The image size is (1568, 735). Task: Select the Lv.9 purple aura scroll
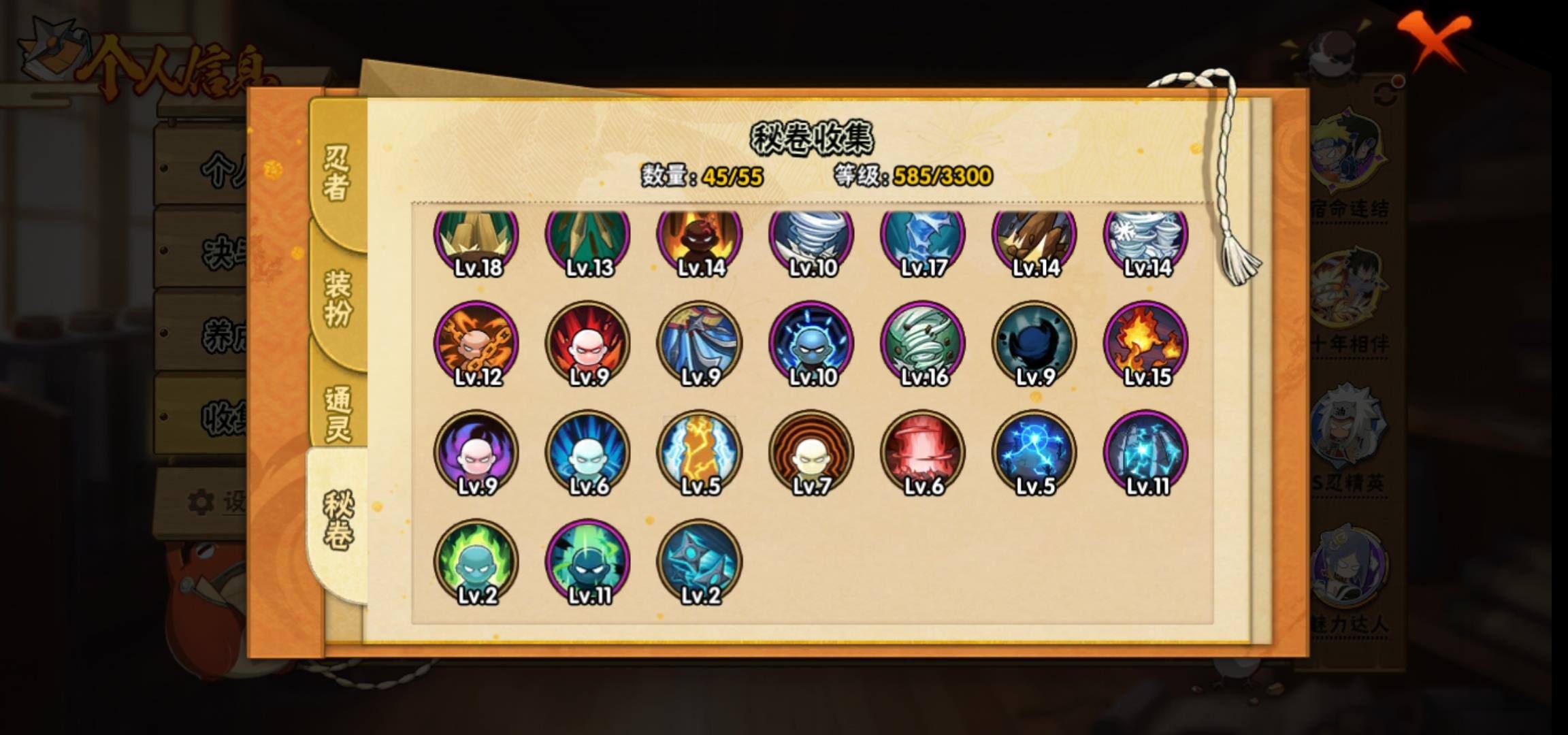[x=476, y=453]
